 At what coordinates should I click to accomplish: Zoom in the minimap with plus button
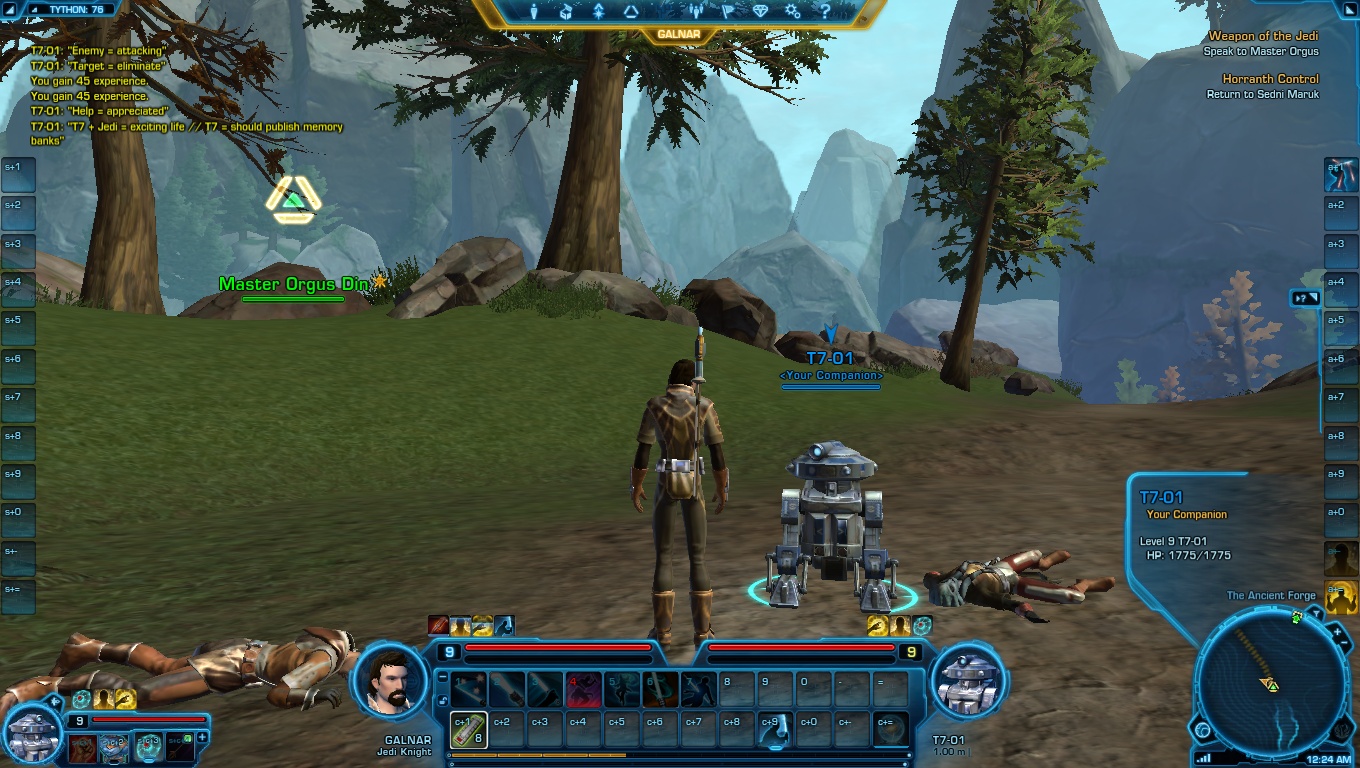tap(1338, 632)
